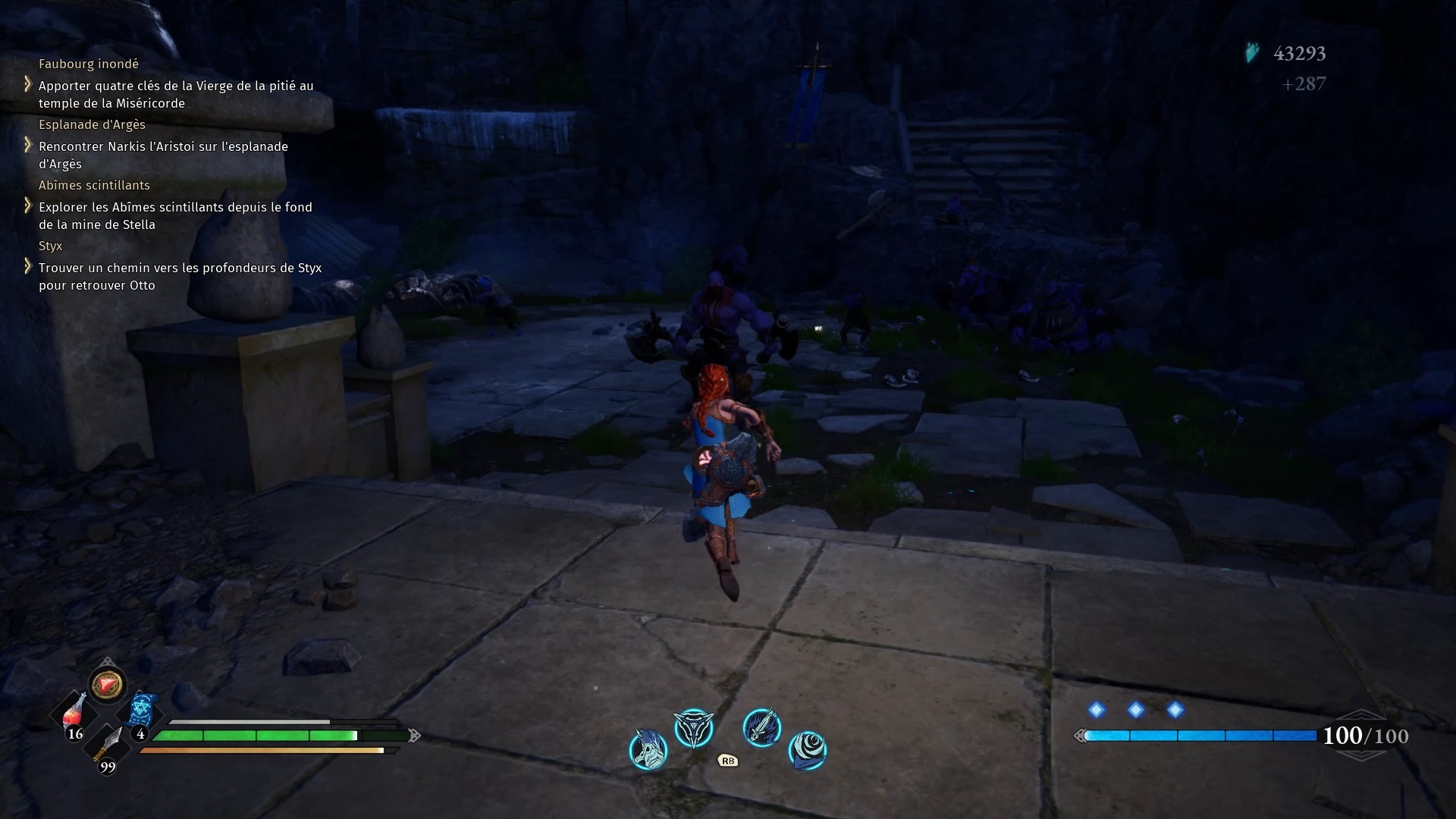Cast the swirling vortex skill
This screenshot has width=1456, height=819.
(807, 749)
